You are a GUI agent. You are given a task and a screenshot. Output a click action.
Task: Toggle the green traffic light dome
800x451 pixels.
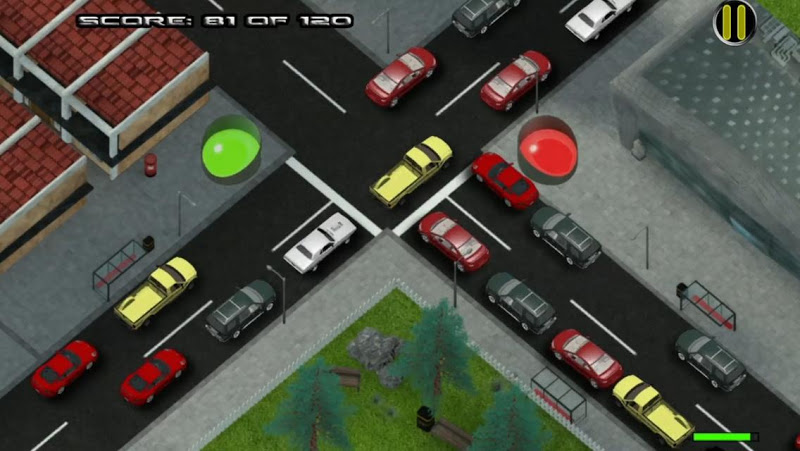231,148
